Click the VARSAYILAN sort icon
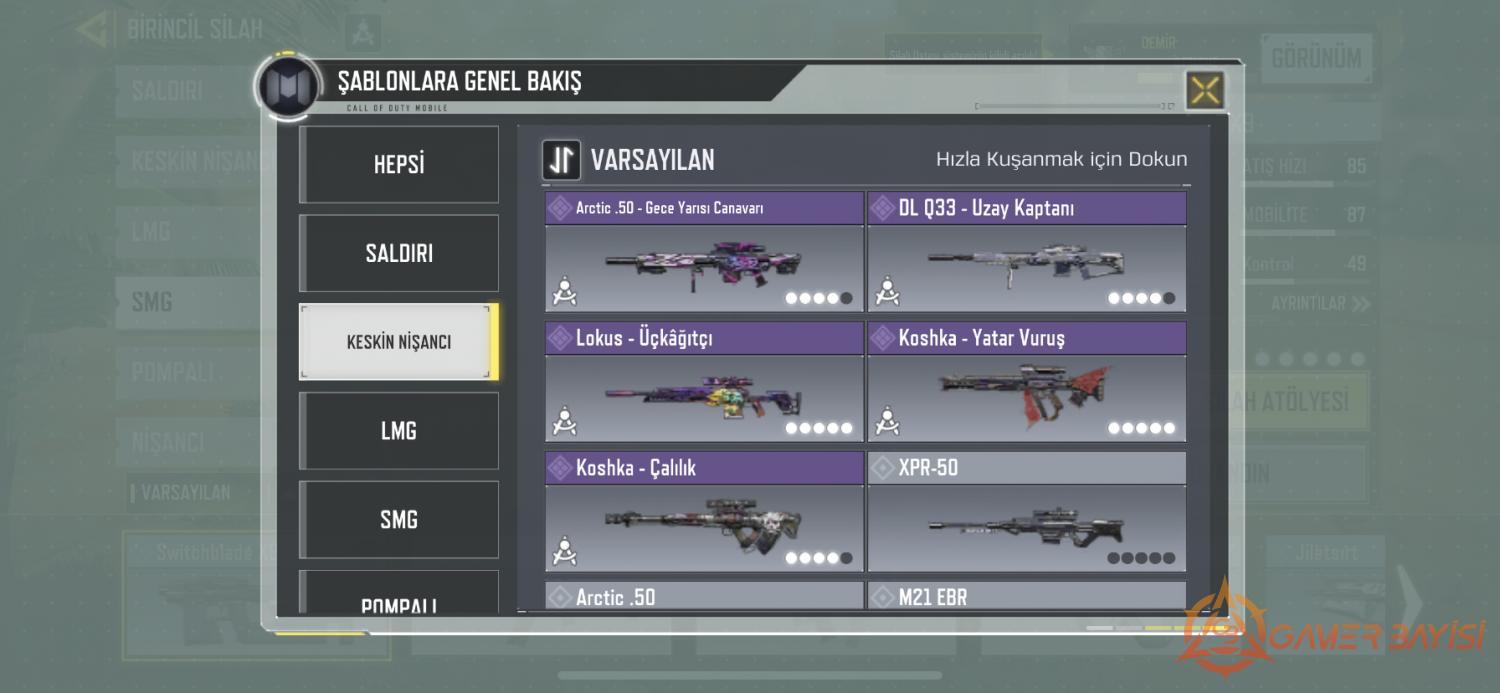This screenshot has height=693, width=1500. (x=561, y=160)
